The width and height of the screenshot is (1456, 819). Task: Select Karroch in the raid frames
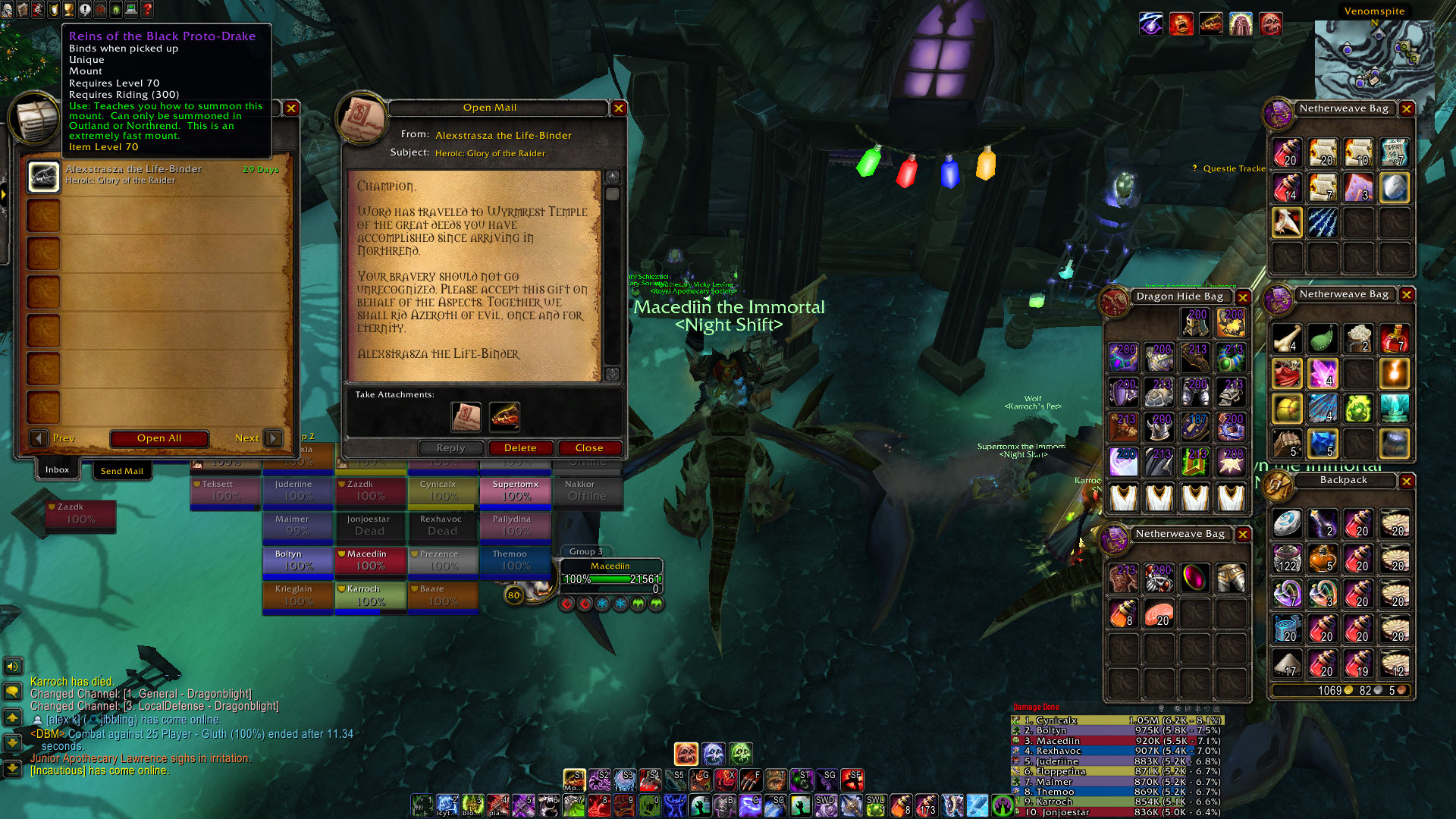370,595
